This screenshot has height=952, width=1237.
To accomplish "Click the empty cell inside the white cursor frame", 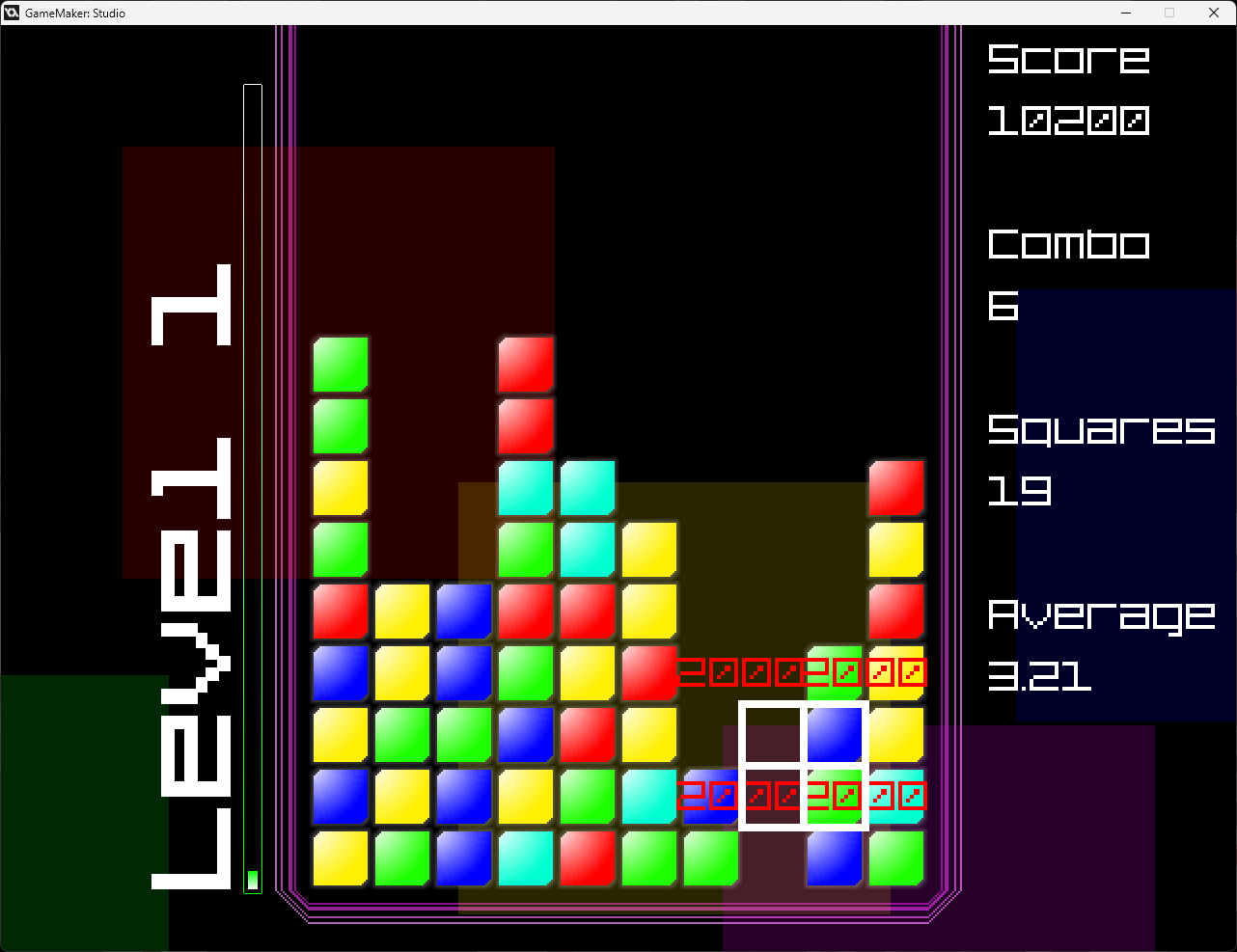I will [773, 736].
